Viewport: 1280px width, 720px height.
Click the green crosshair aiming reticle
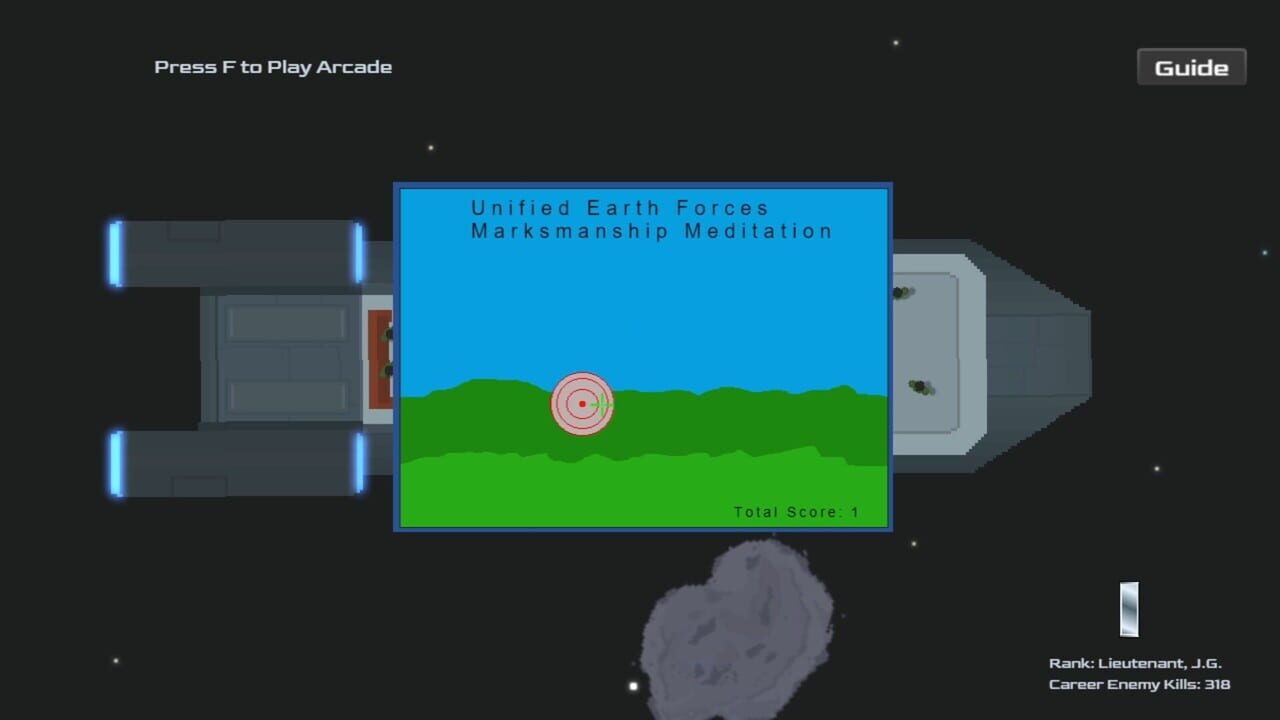[603, 404]
